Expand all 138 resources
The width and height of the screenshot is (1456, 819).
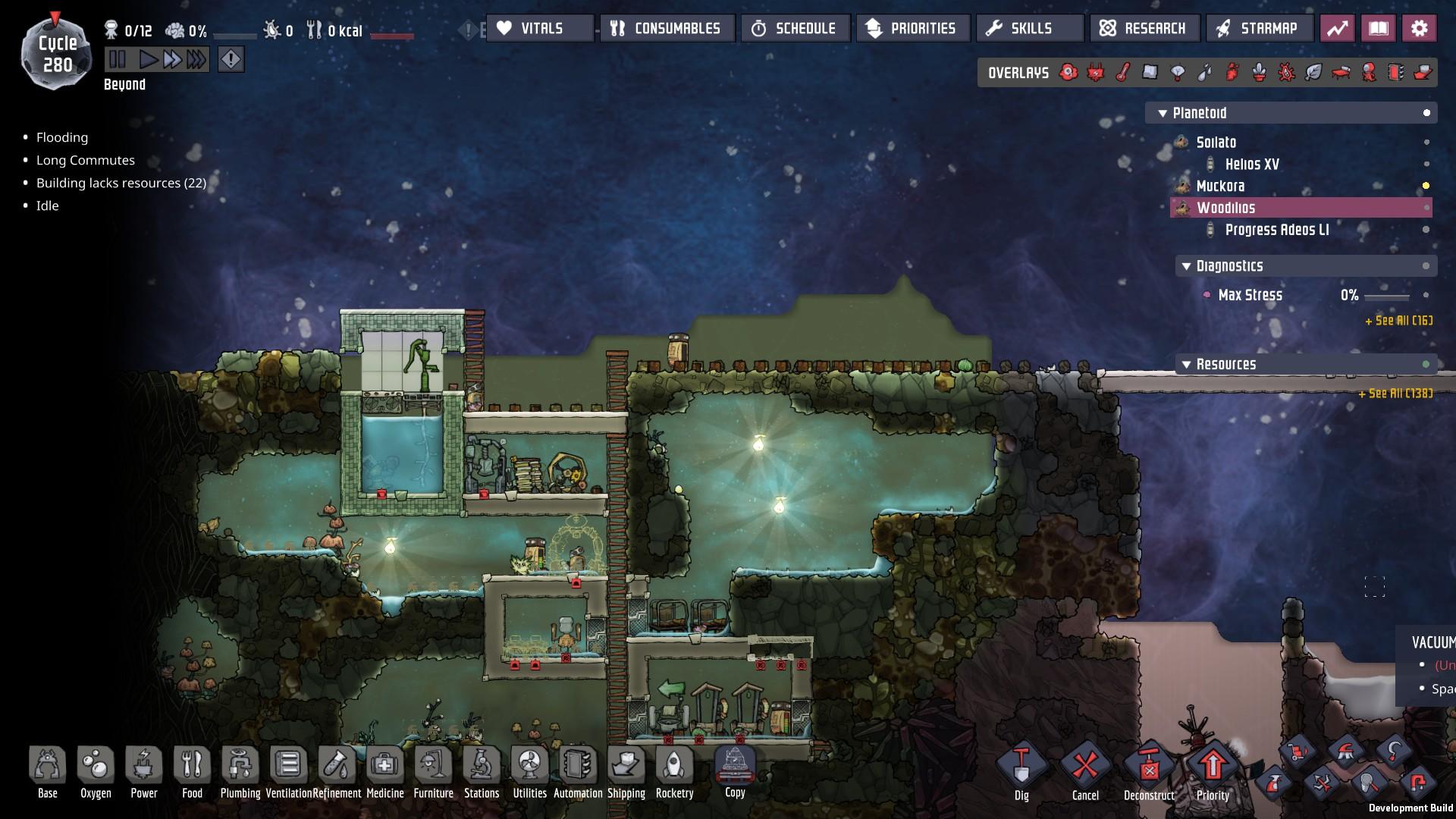point(1395,394)
